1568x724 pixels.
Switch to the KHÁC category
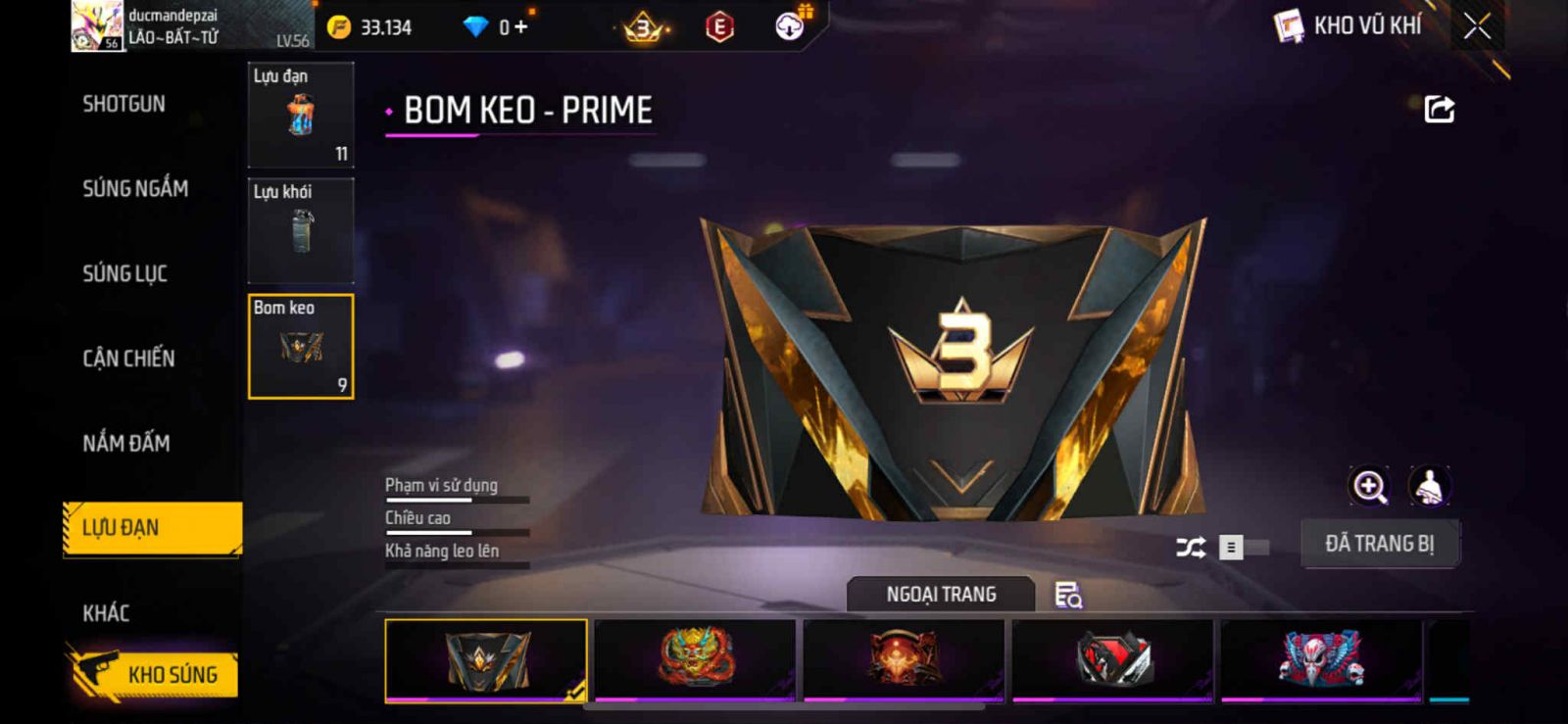[106, 613]
